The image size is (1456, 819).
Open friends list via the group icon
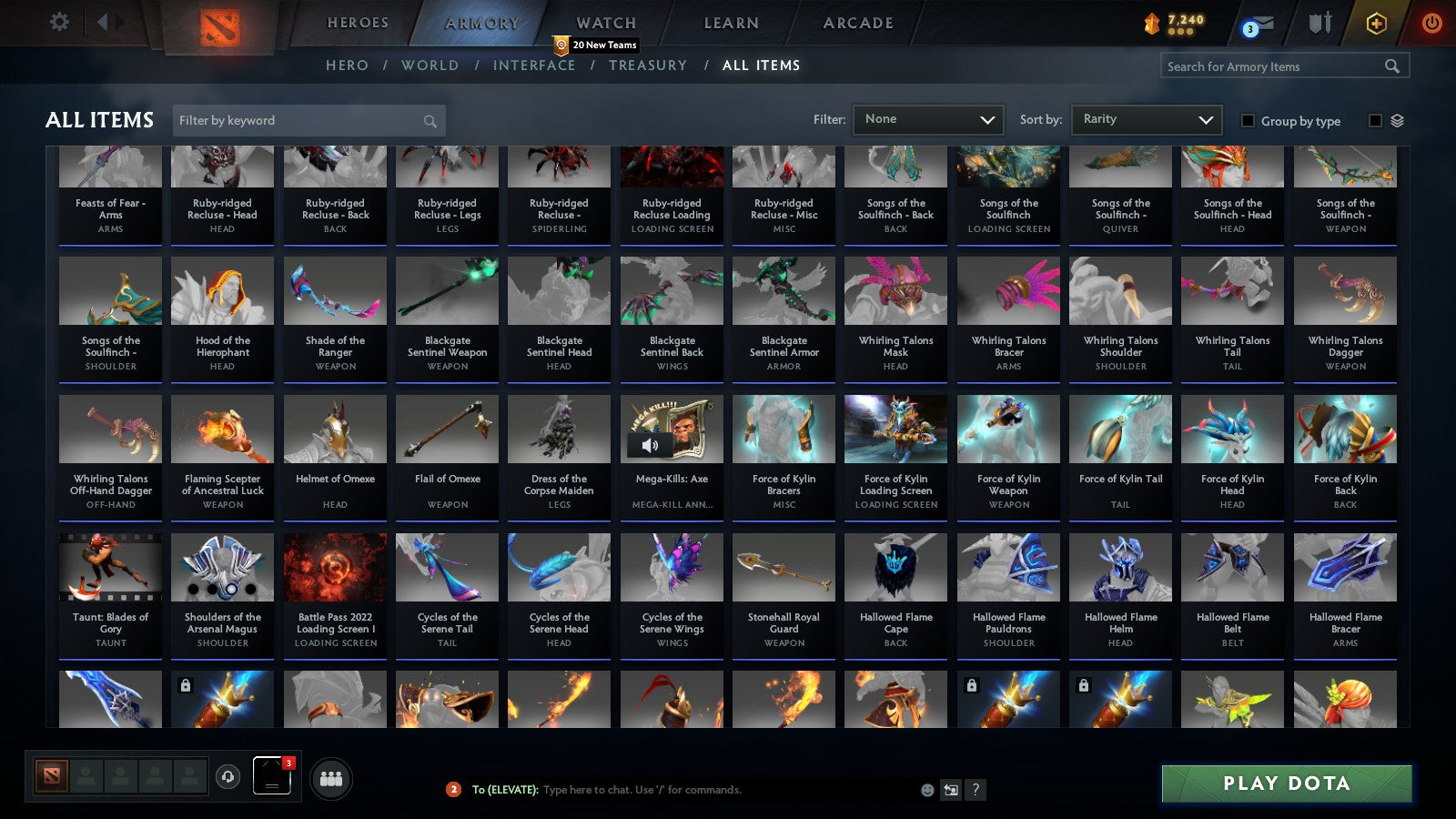(332, 777)
